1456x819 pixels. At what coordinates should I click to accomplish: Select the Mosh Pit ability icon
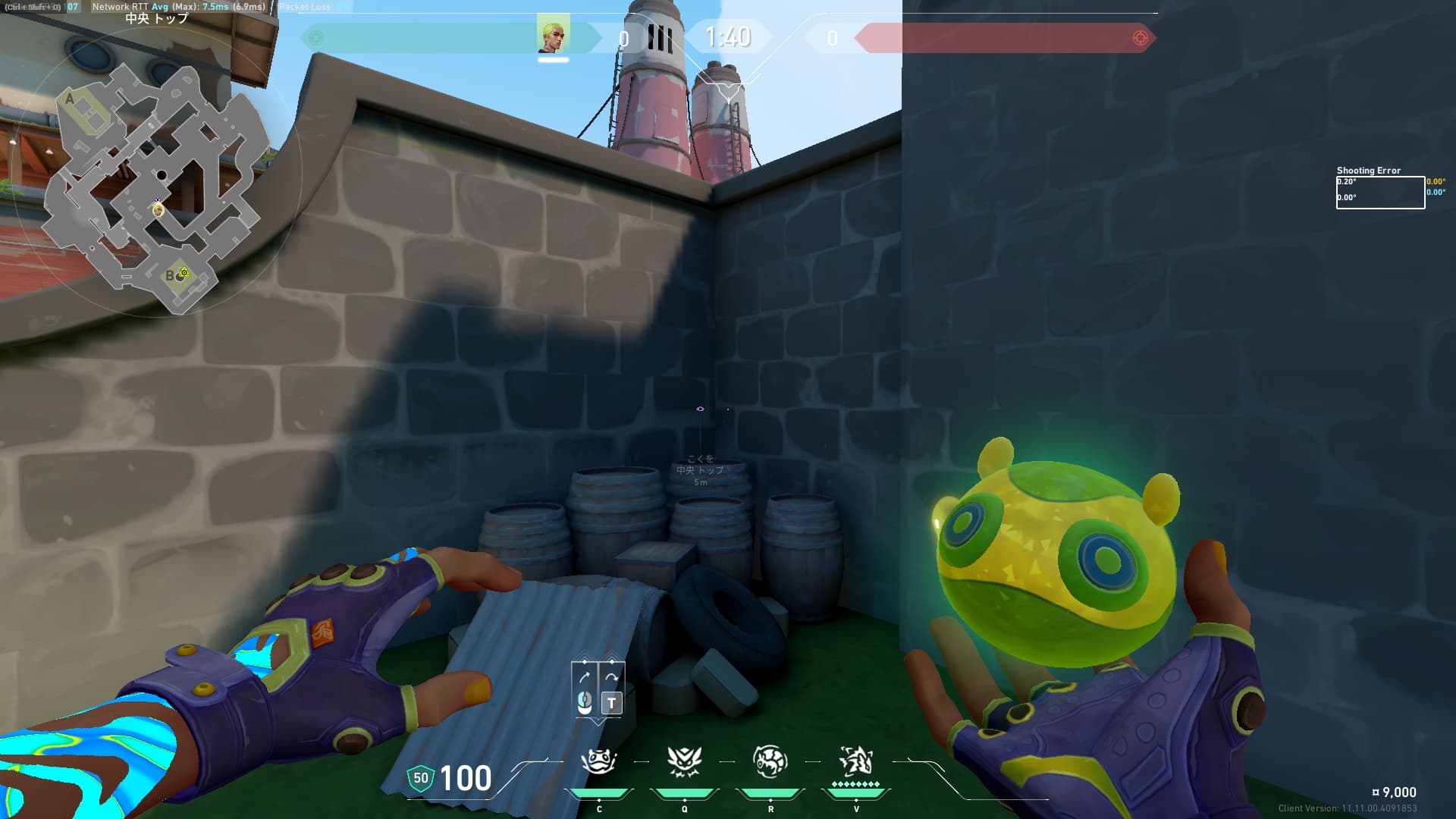click(599, 761)
